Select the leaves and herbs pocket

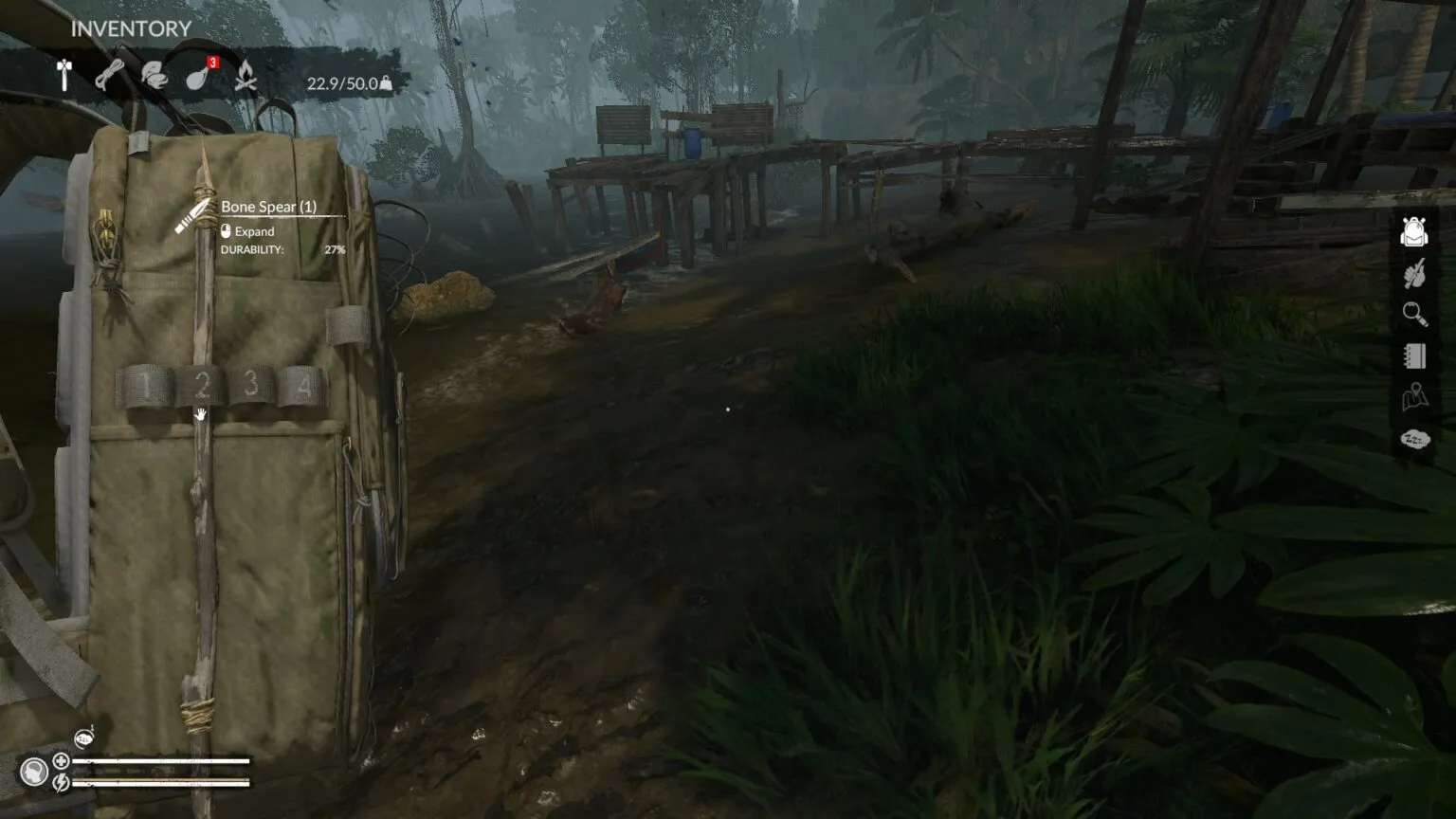click(x=154, y=76)
